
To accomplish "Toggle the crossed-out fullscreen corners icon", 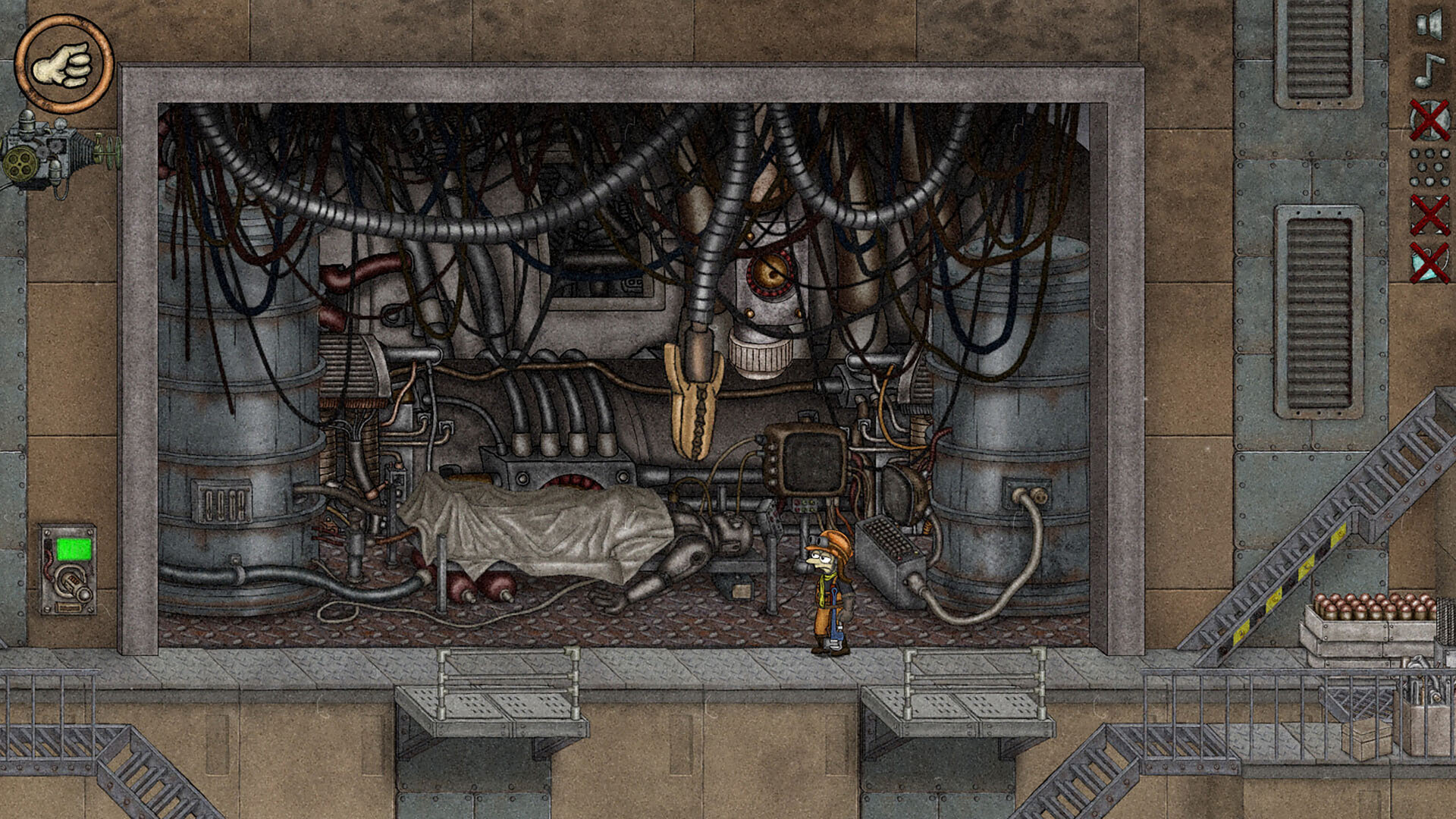I will [x=1429, y=215].
